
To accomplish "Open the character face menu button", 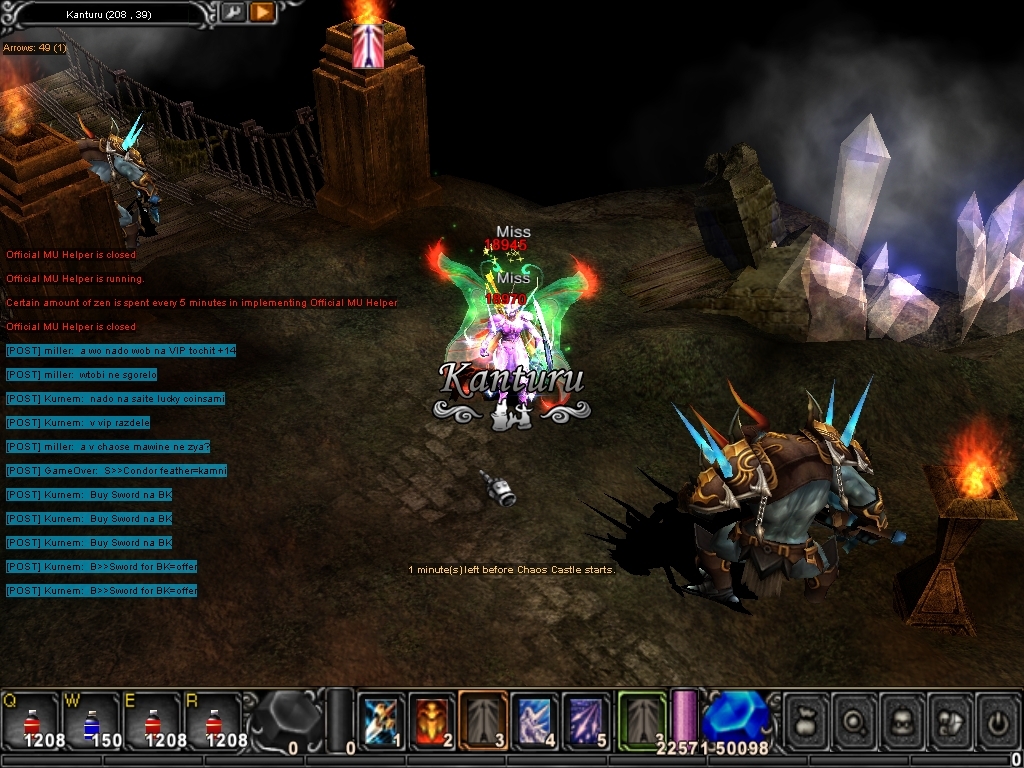I will [904, 718].
